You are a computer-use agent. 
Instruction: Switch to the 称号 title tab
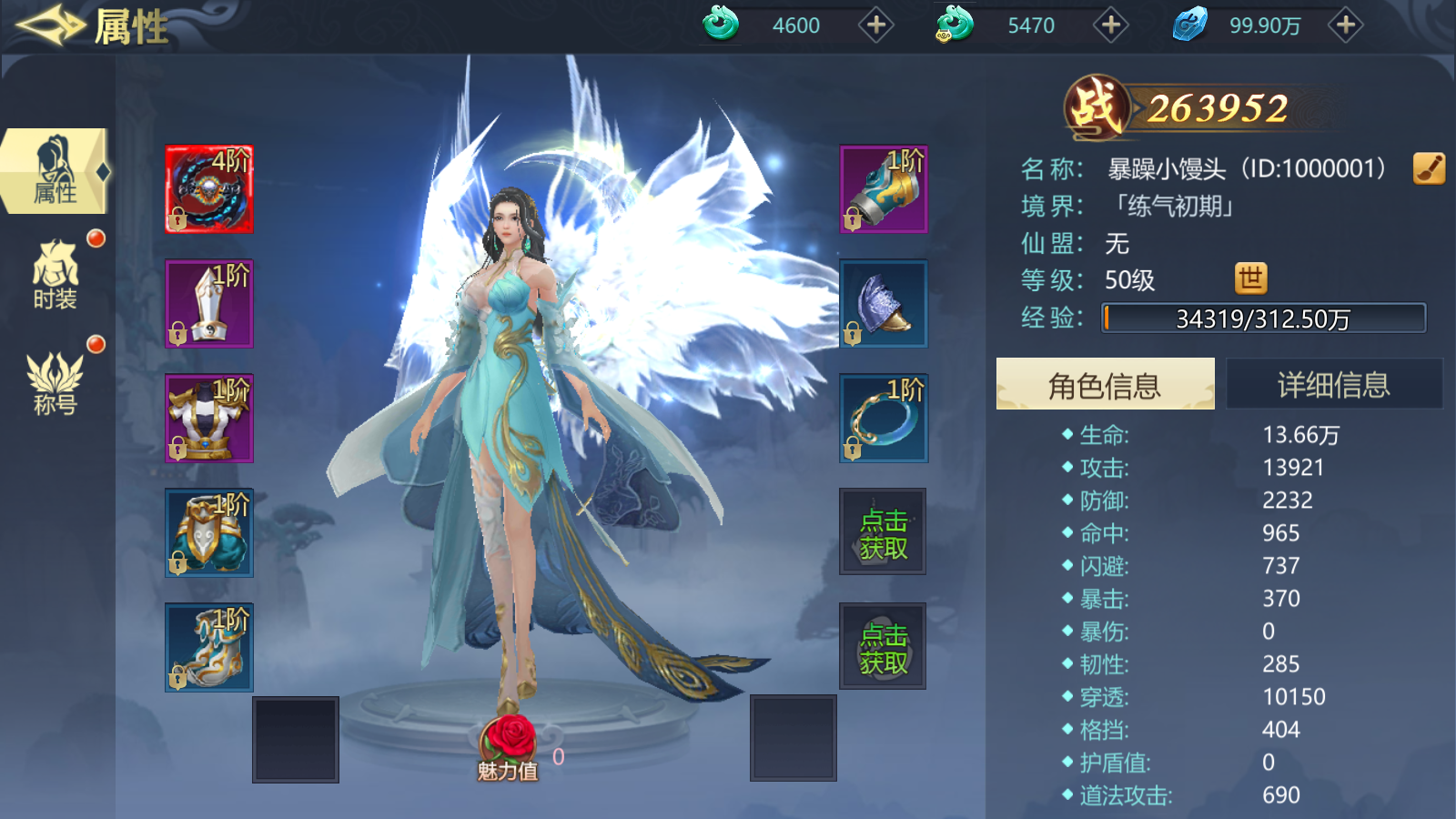55,384
